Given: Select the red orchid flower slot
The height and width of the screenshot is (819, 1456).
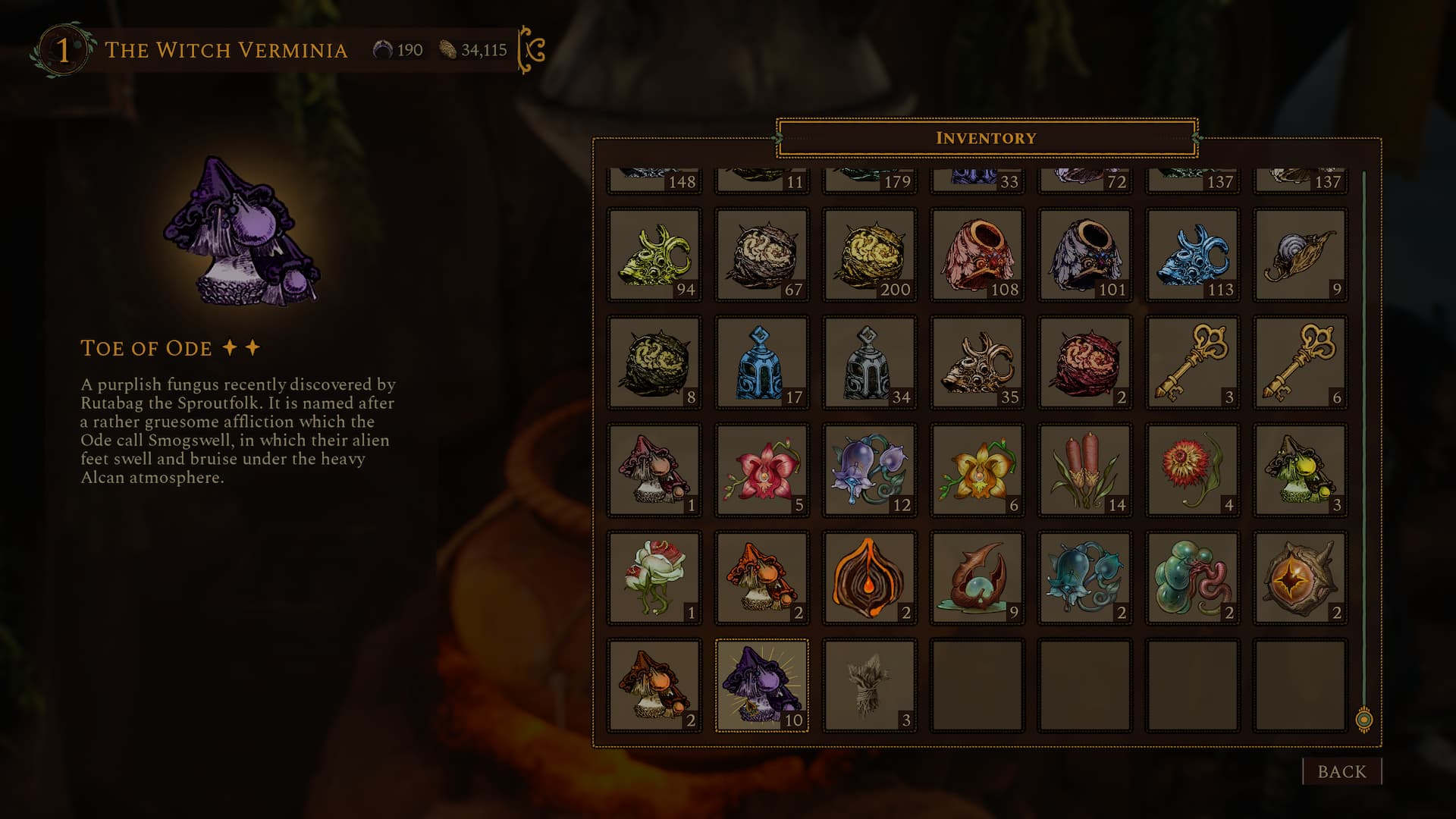Looking at the screenshot, I should pos(761,470).
